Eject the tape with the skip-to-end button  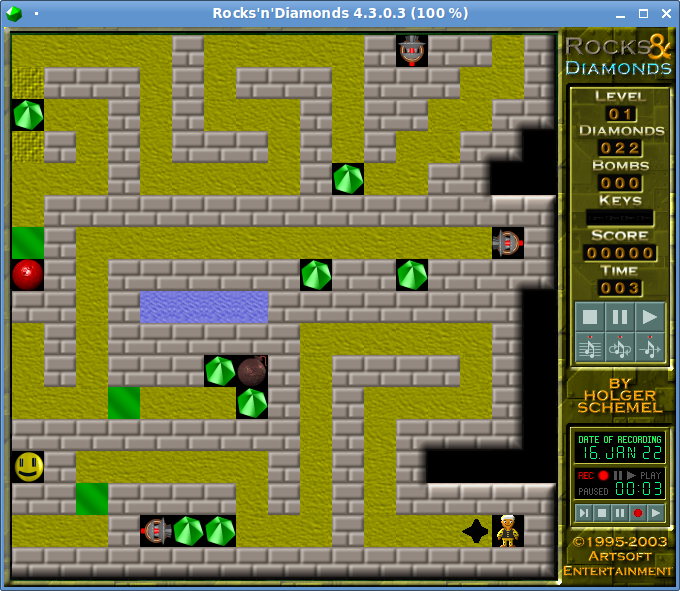coord(583,513)
